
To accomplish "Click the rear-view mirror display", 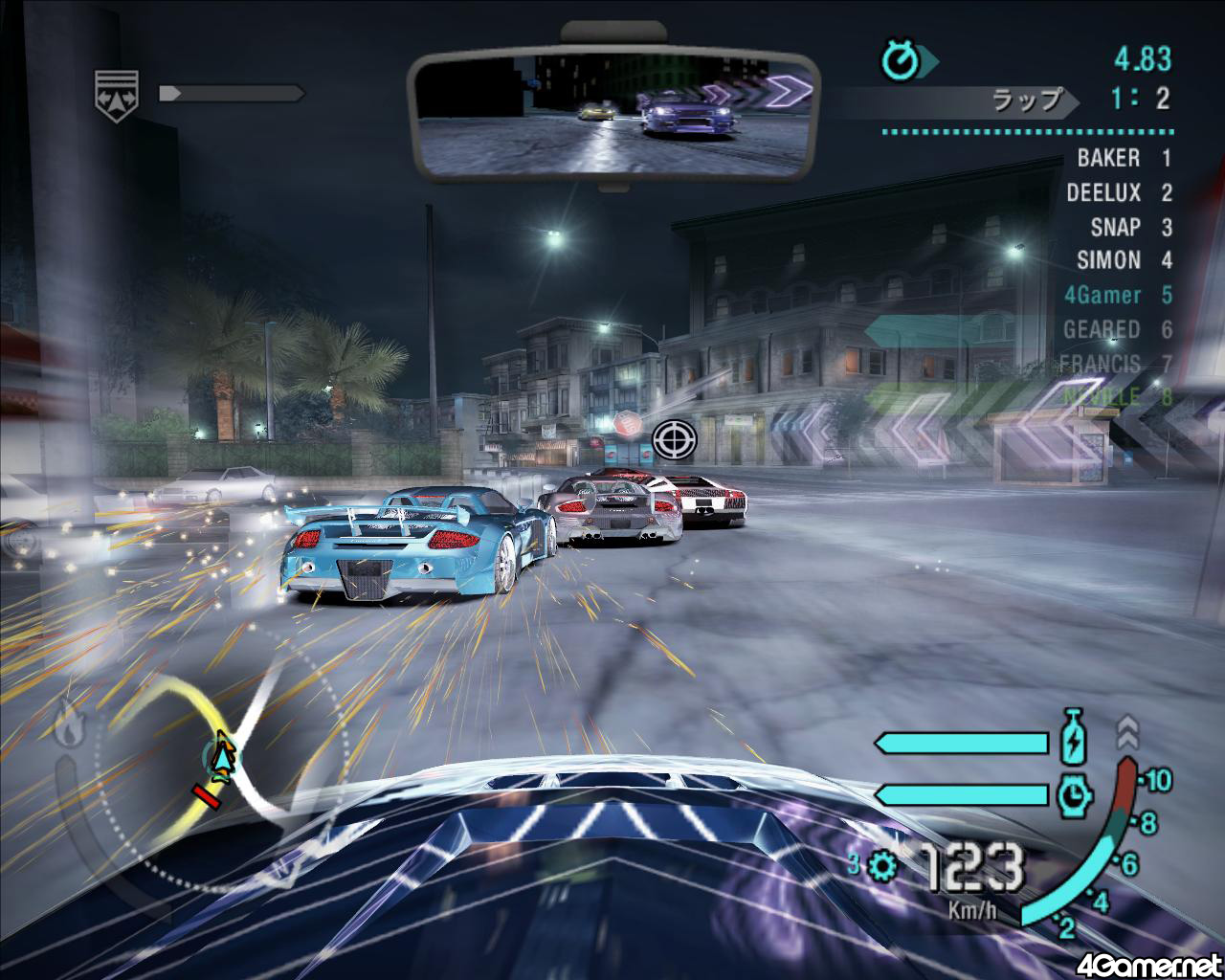I will pyautogui.click(x=613, y=116).
